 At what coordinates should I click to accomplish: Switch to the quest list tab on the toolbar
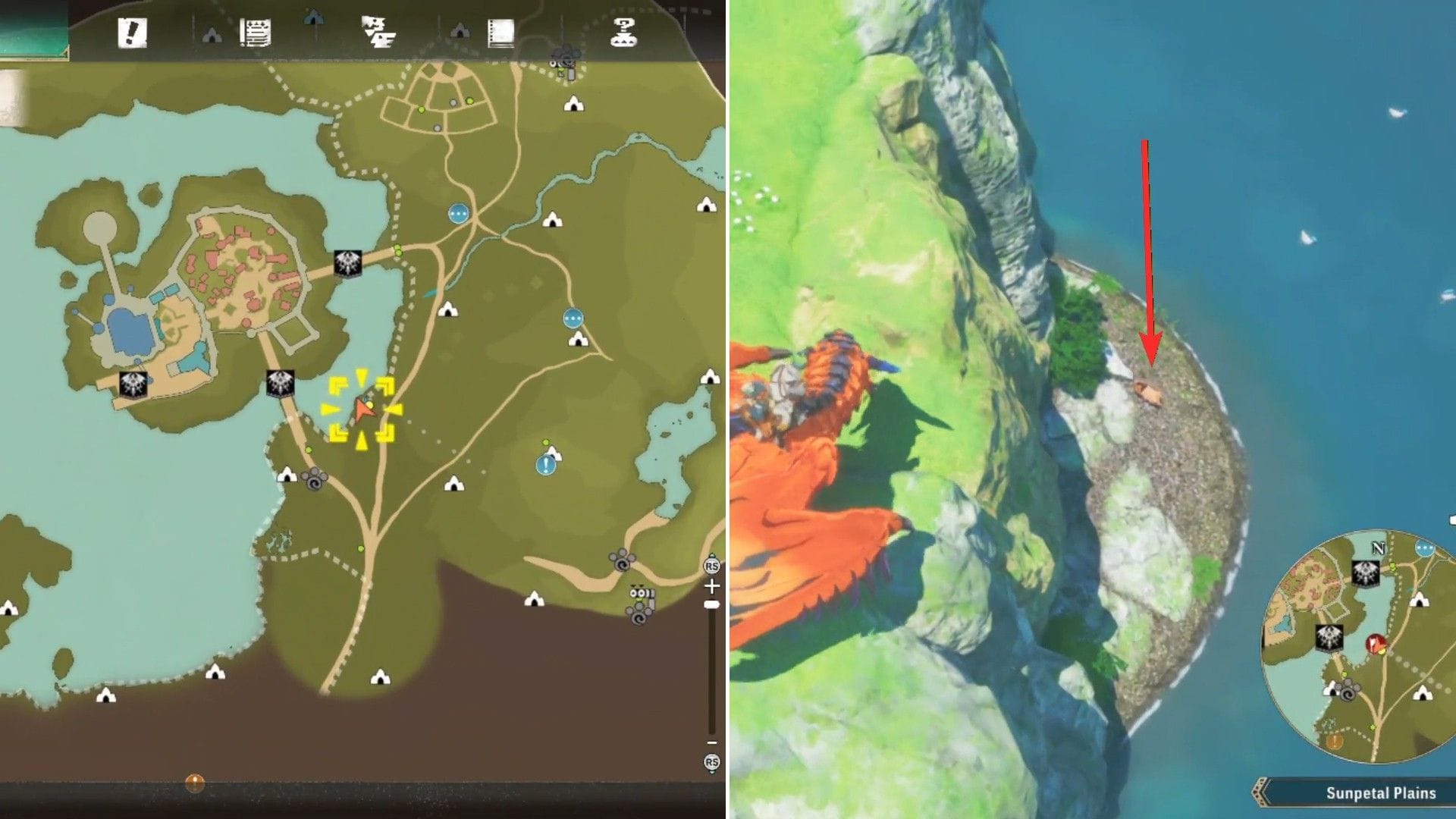(256, 30)
